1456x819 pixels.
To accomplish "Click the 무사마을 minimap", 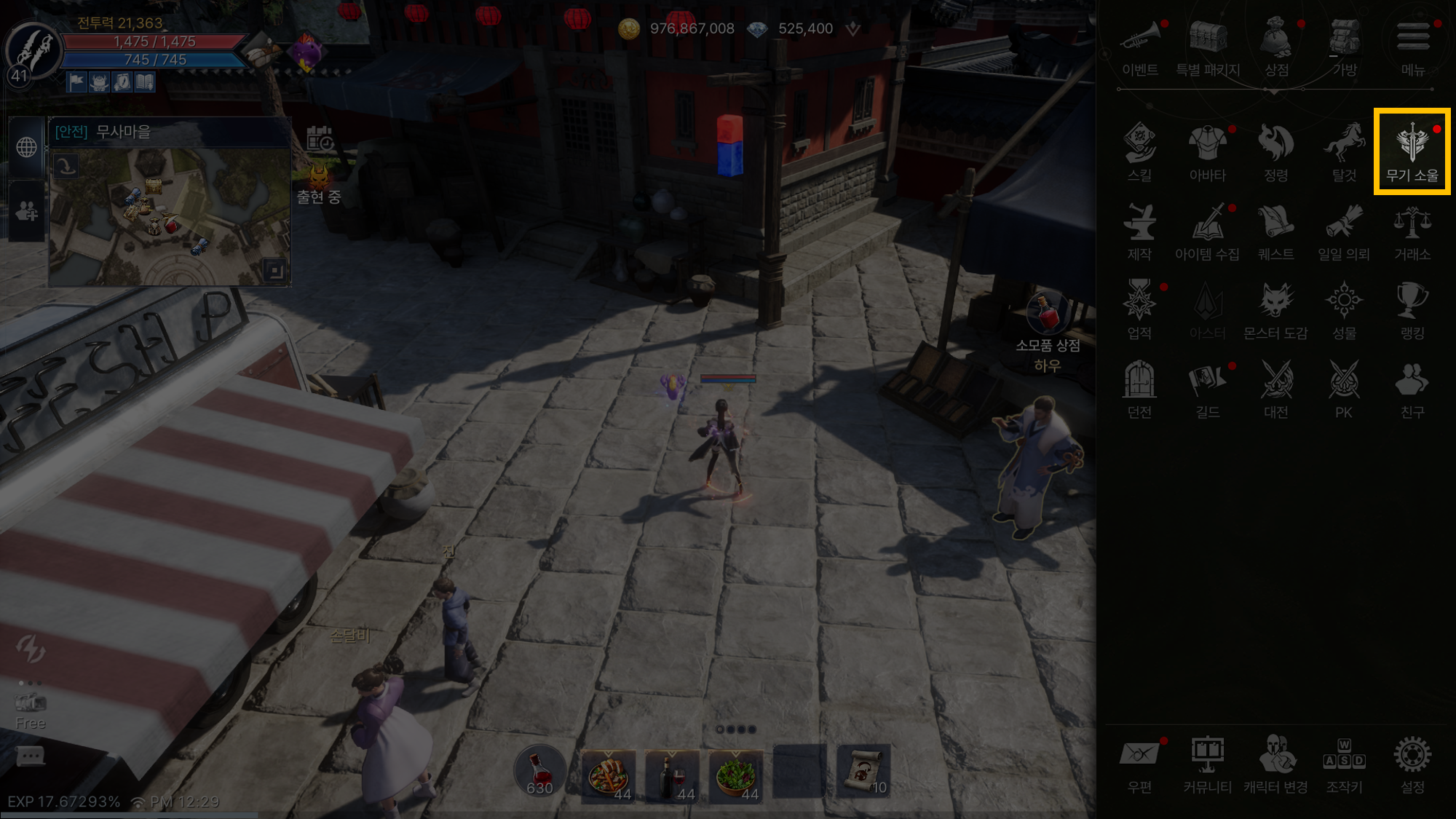I will click(170, 215).
